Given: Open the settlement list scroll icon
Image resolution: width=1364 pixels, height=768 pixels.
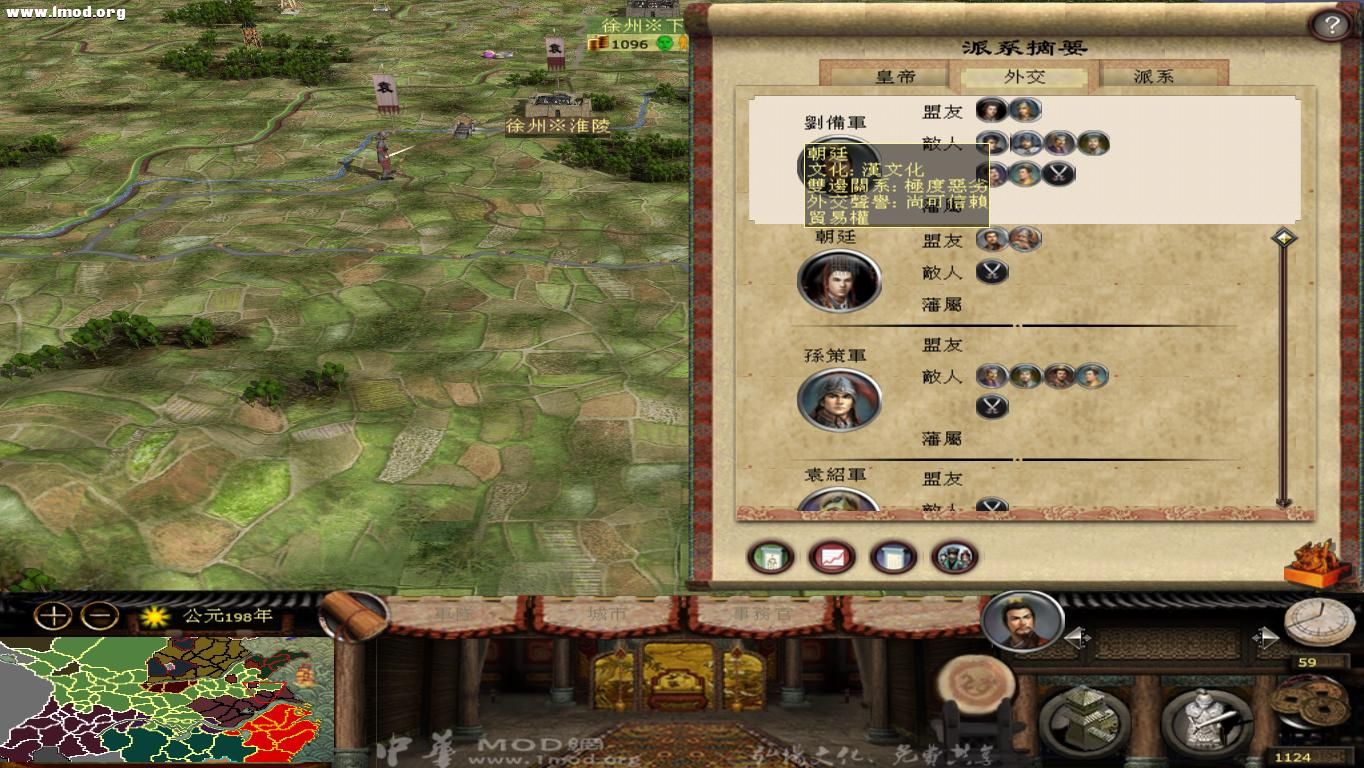Looking at the screenshot, I should 771,557.
